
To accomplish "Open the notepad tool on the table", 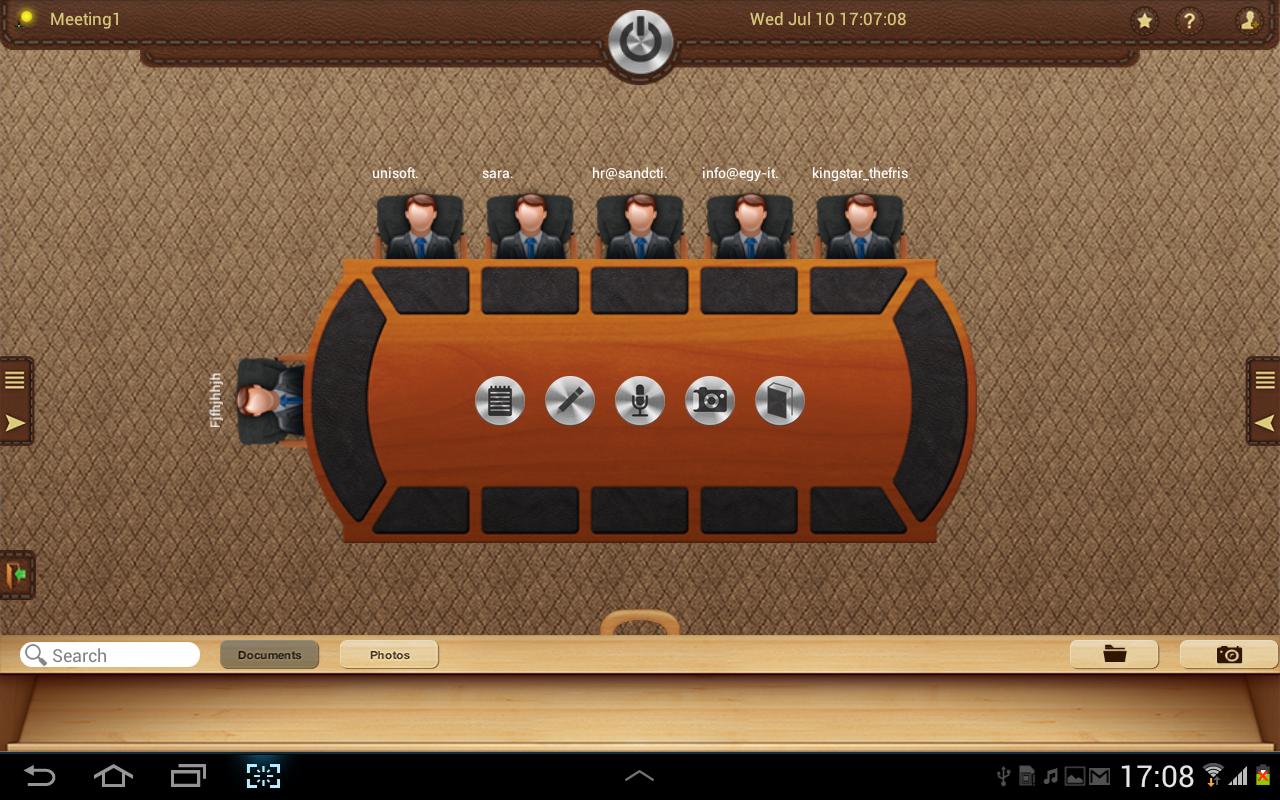I will click(500, 400).
